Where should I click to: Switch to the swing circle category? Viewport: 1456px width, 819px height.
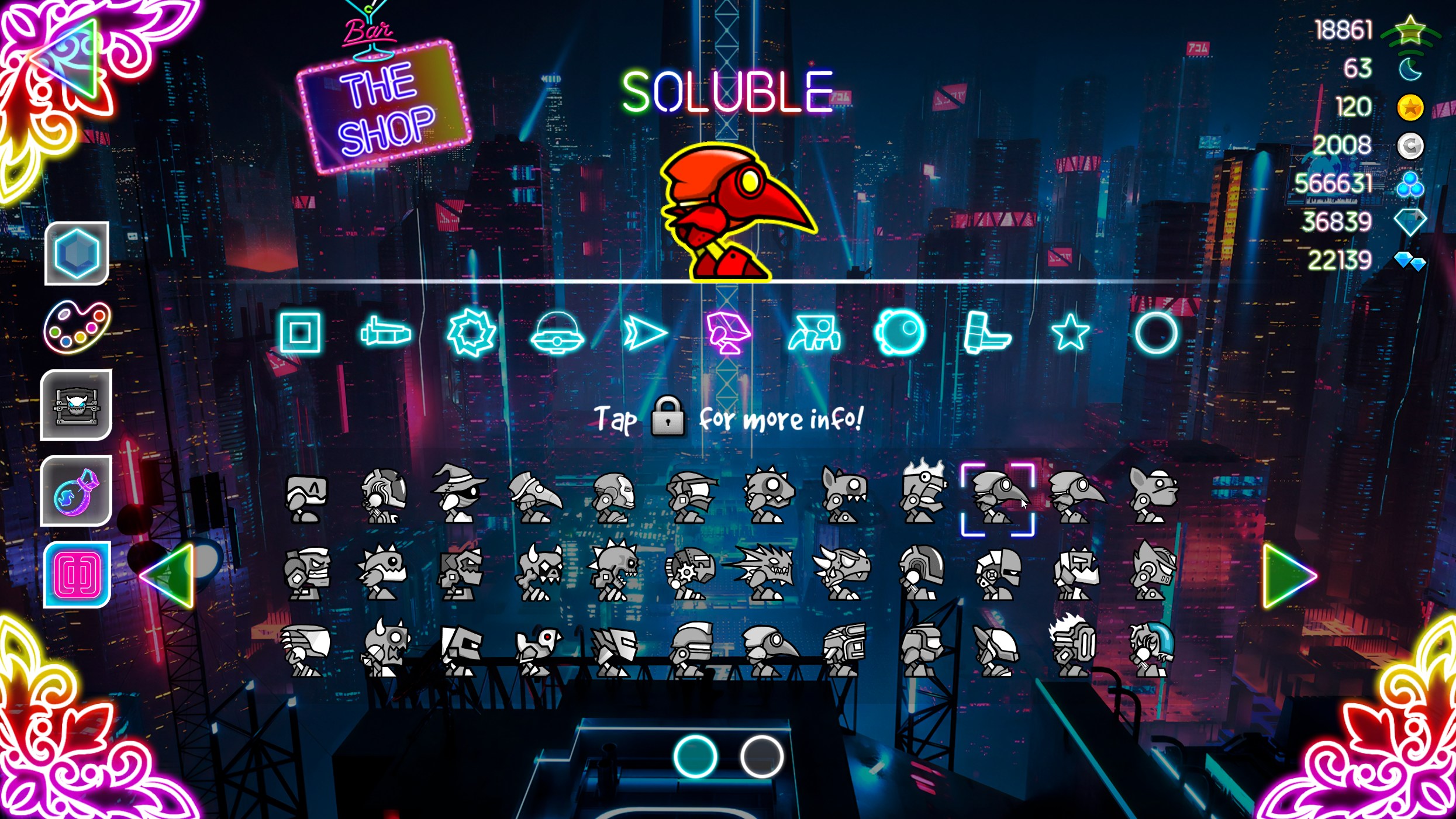(x=900, y=333)
